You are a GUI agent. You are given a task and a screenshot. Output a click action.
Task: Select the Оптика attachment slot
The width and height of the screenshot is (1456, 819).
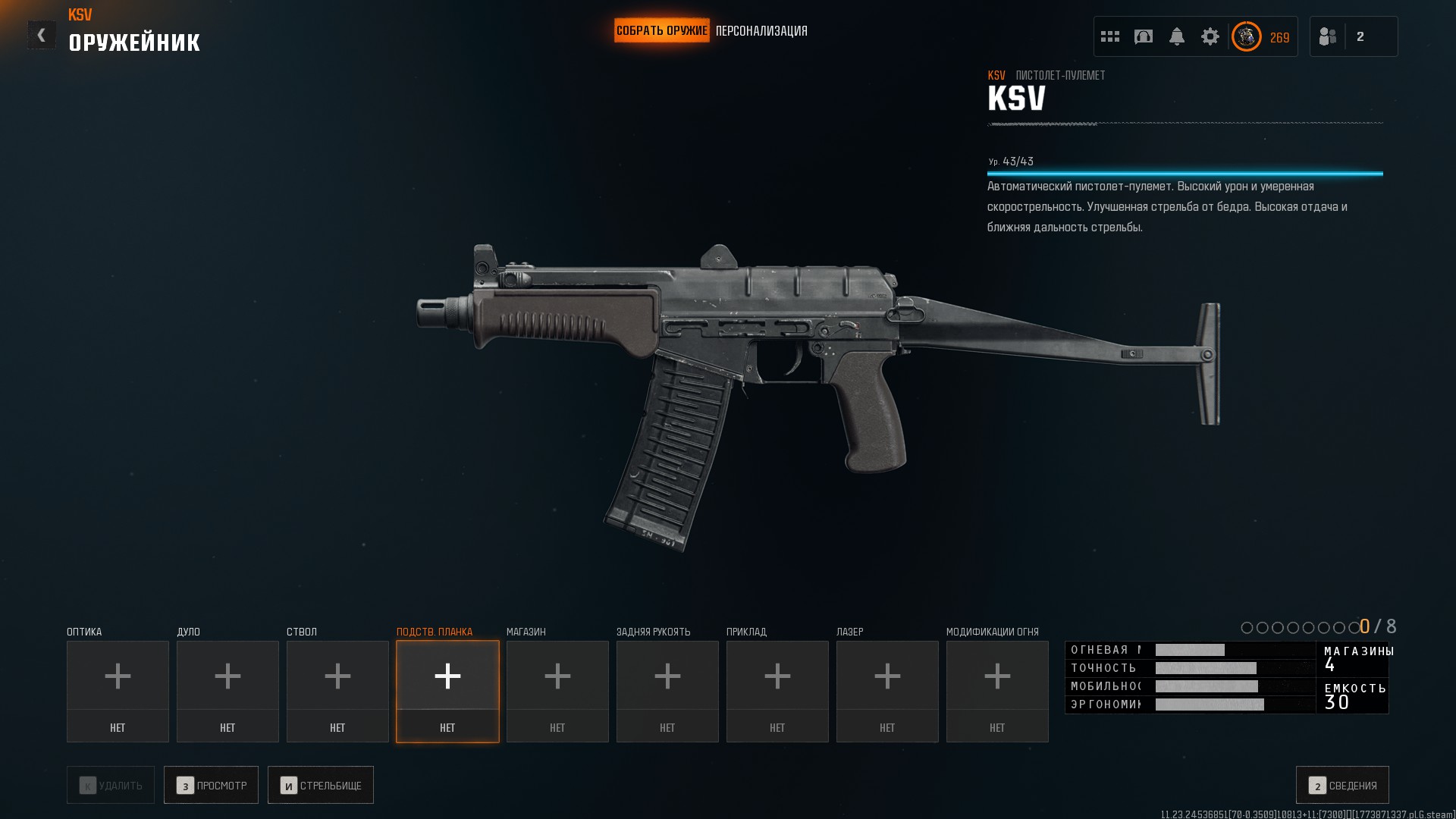(118, 691)
